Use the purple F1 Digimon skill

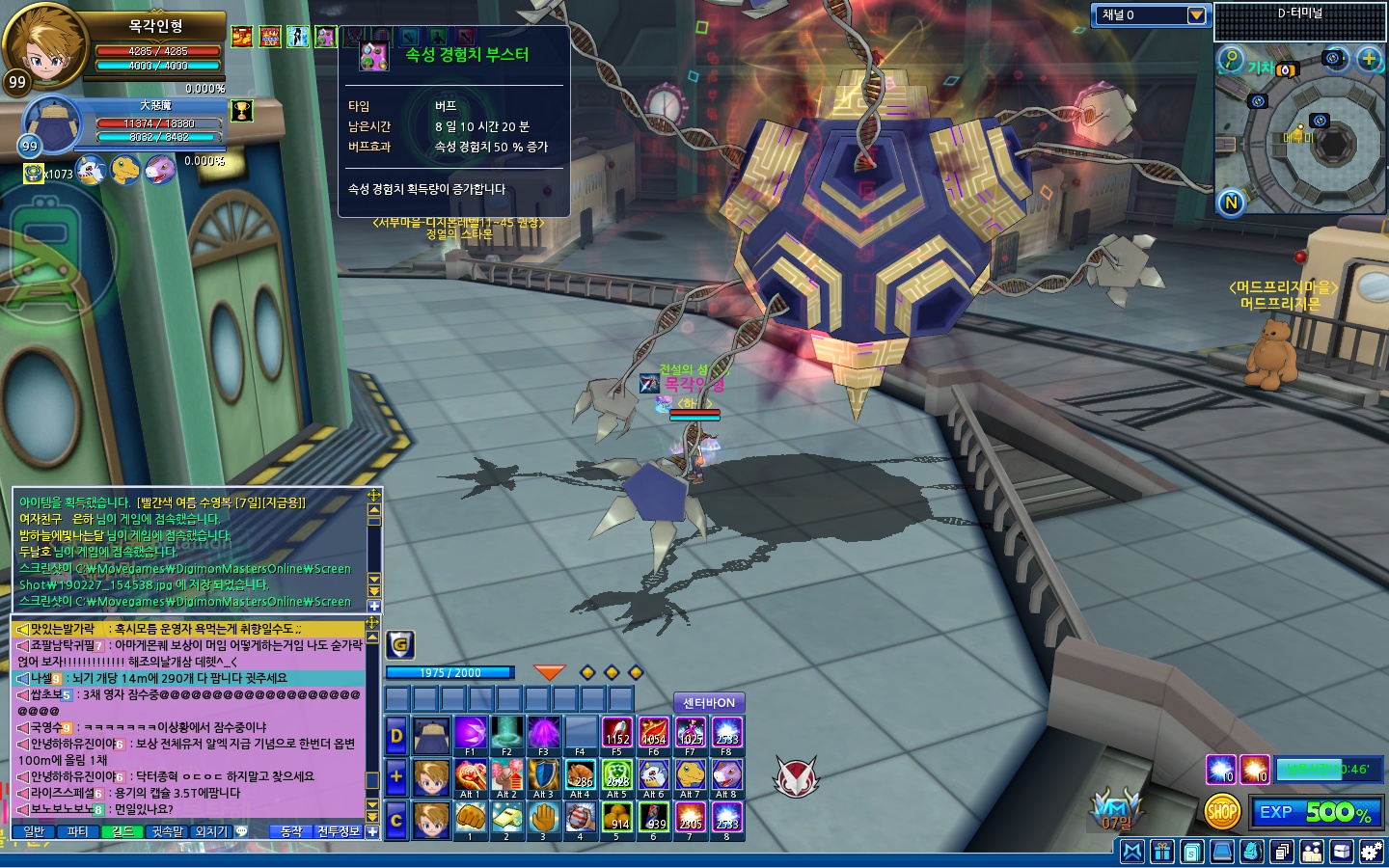click(470, 734)
